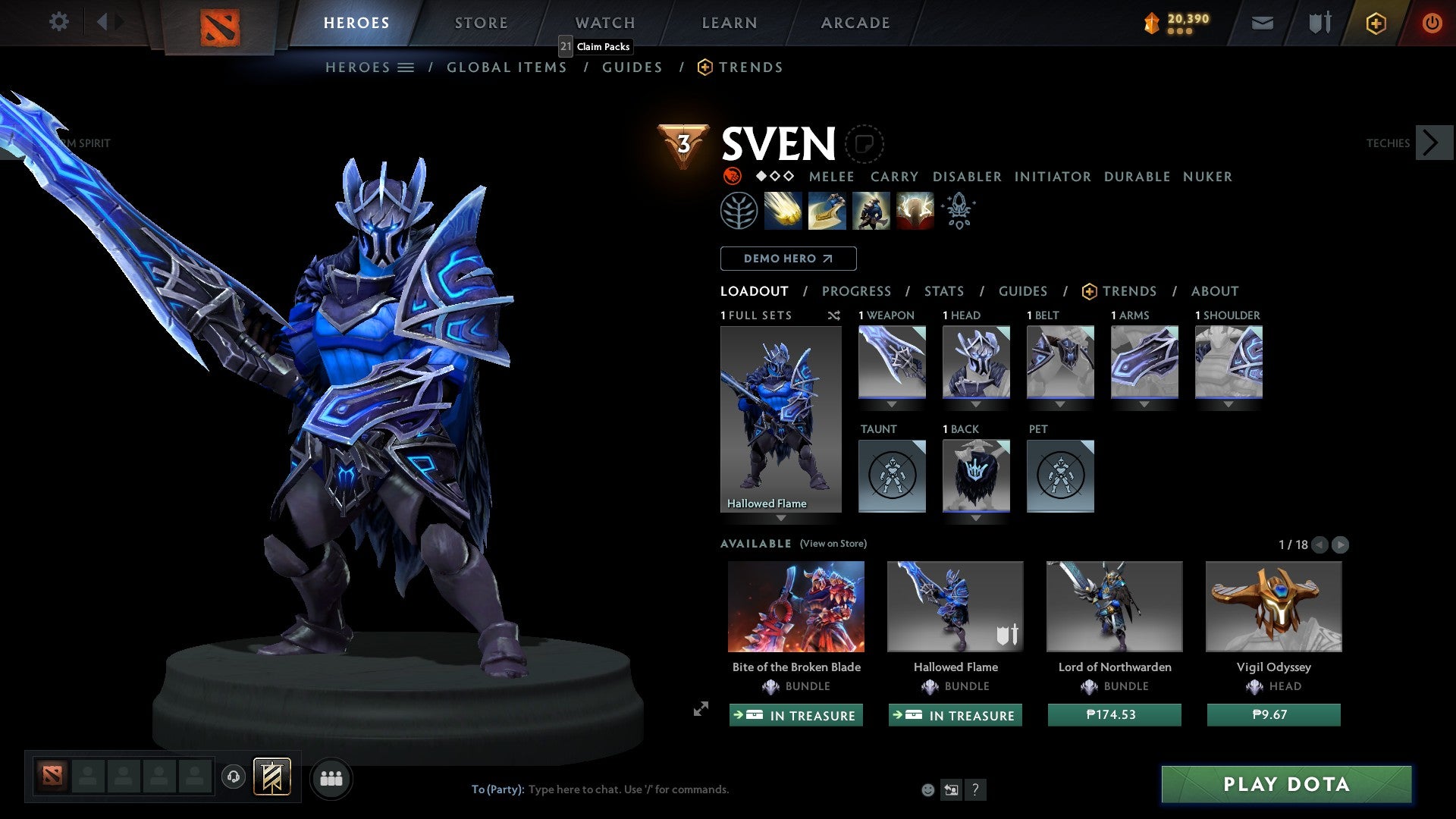Expand the Heroes hamburger menu
The width and height of the screenshot is (1456, 819).
tap(406, 67)
